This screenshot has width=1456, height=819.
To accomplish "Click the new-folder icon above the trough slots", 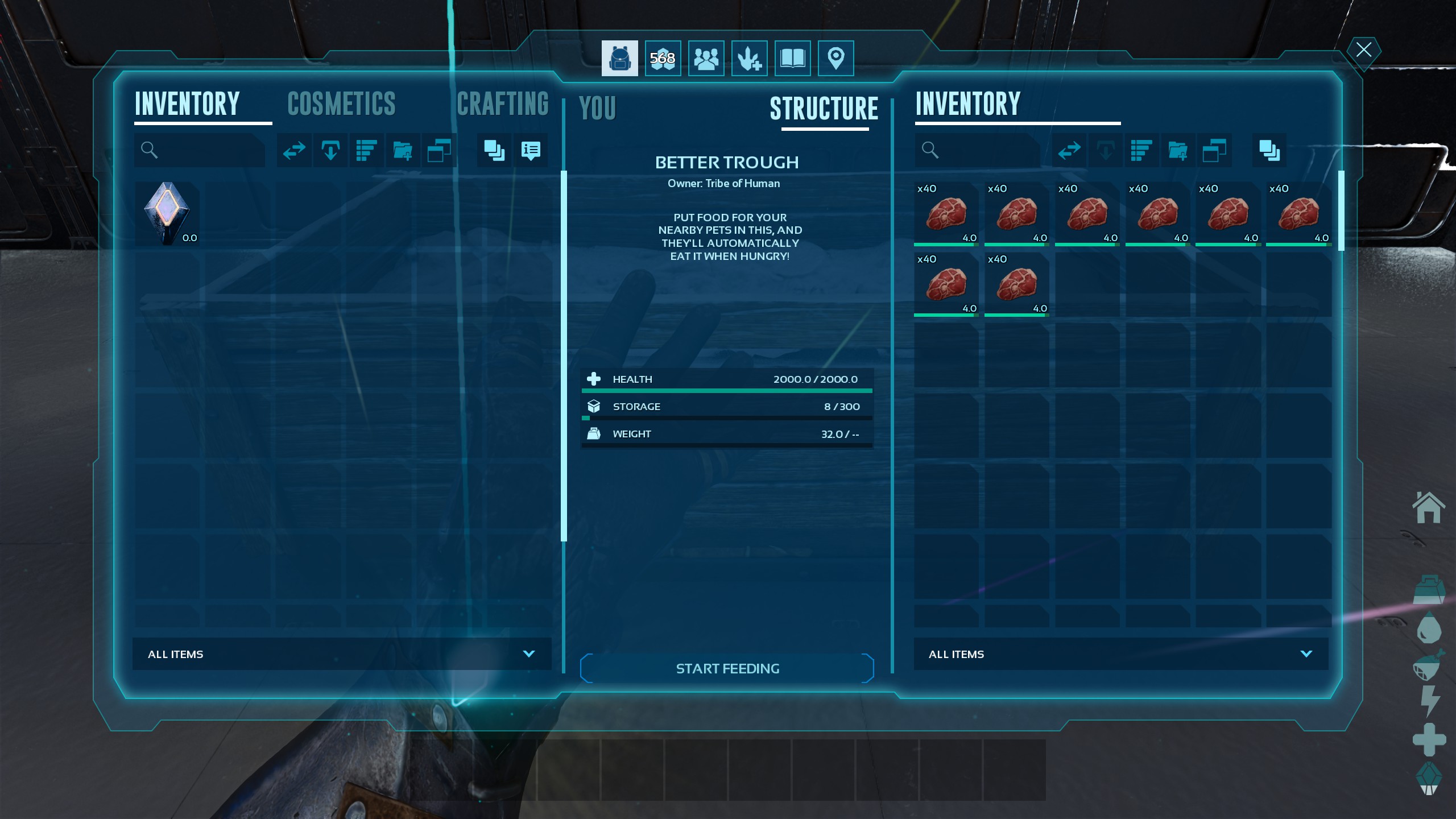I will click(x=1178, y=150).
